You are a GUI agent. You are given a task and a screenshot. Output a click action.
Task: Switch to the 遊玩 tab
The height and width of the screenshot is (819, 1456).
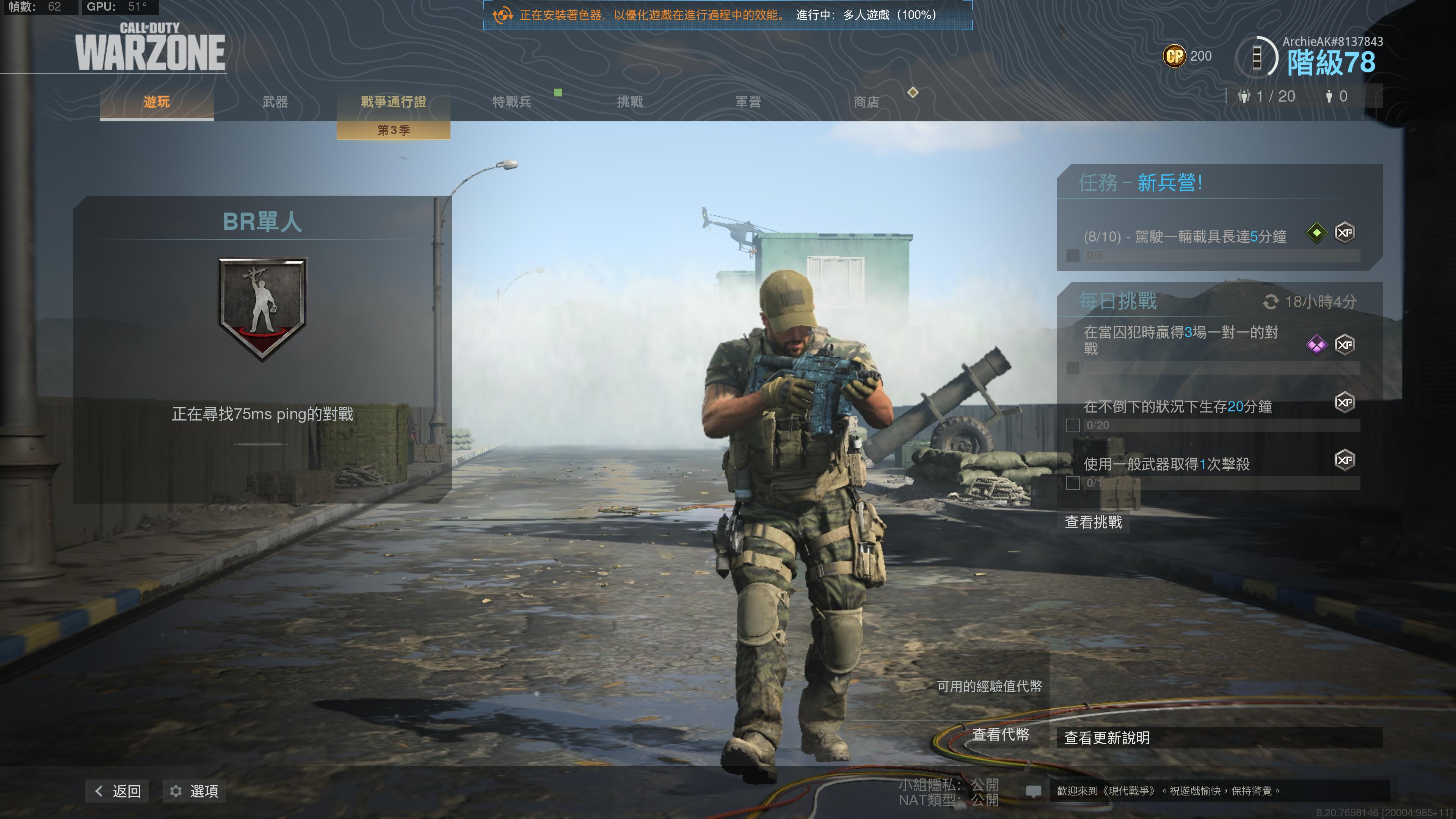point(157,102)
